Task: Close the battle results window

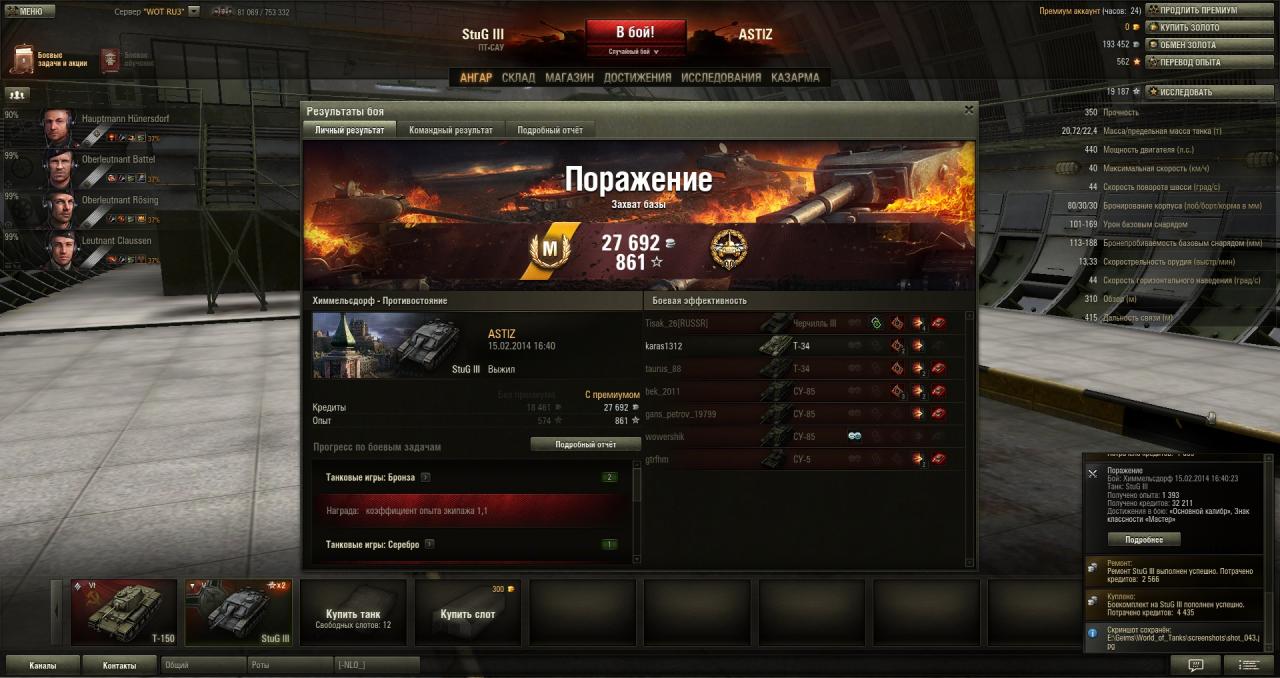Action: click(x=968, y=110)
